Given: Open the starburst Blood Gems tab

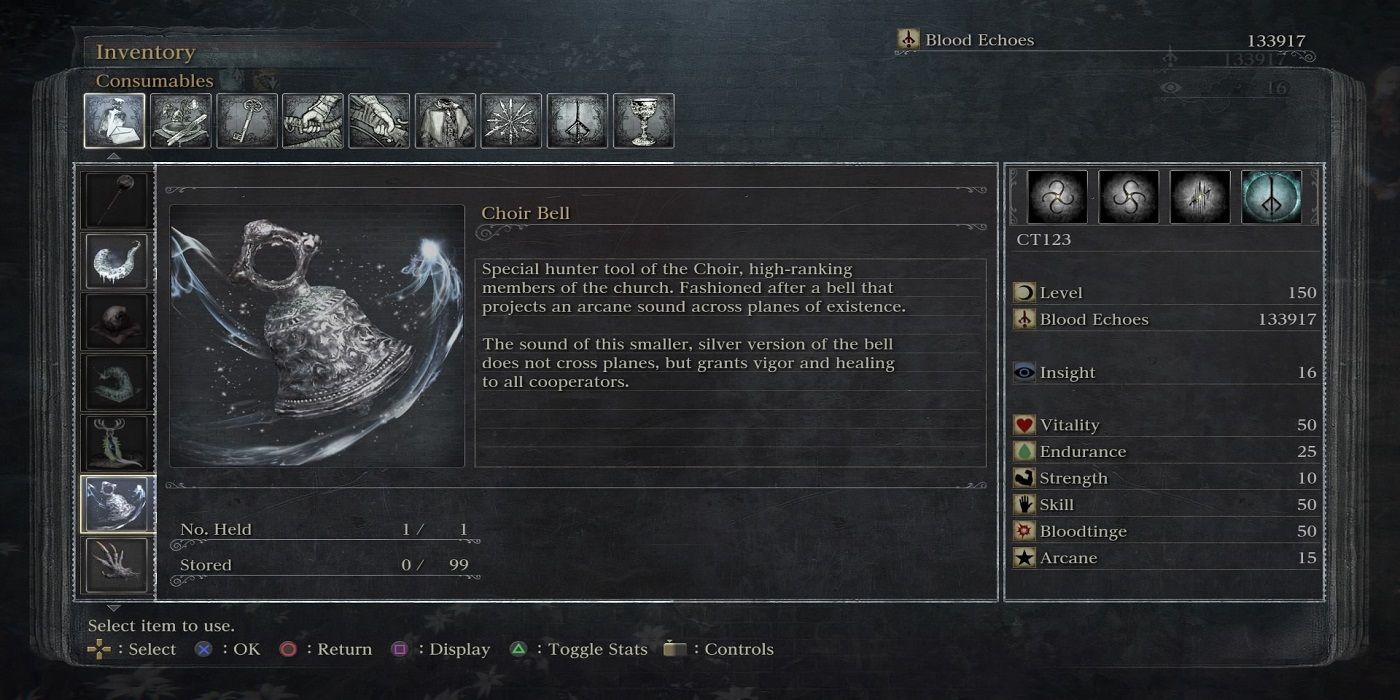Looking at the screenshot, I should (511, 121).
